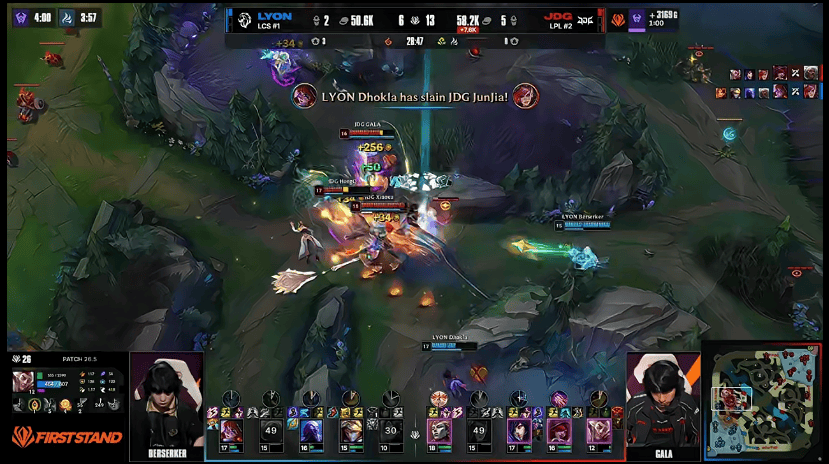Select the blue team level 17 red-haired champion portrait

pyautogui.click(x=231, y=431)
